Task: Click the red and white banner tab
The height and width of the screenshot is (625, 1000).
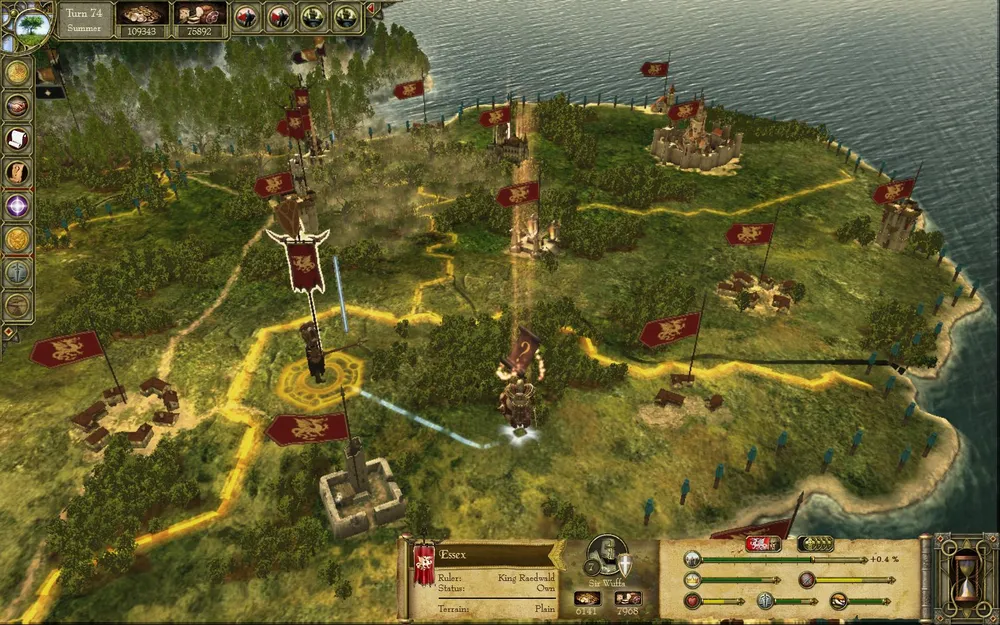Action: 763,544
